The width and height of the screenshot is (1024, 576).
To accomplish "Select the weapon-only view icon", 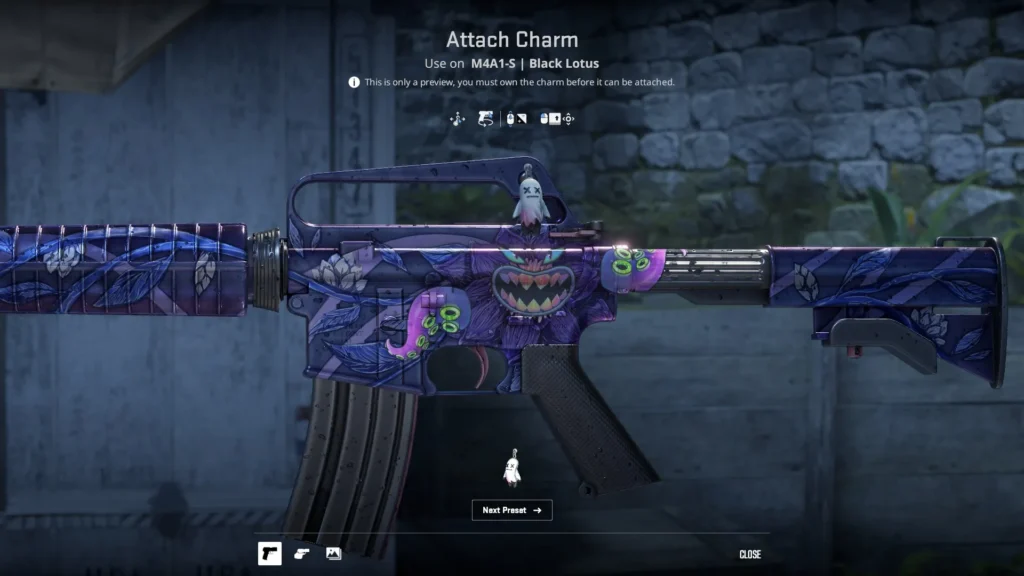I will click(270, 553).
